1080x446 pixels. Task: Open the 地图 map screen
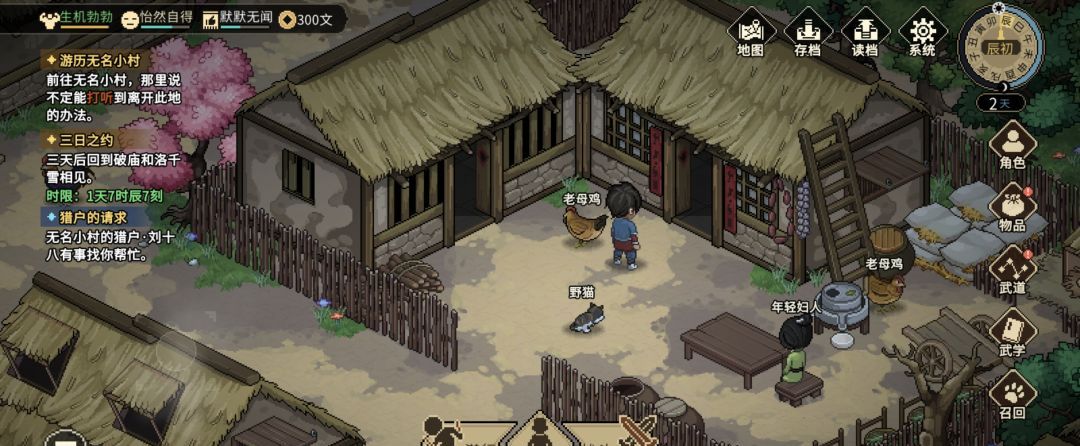tap(750, 33)
